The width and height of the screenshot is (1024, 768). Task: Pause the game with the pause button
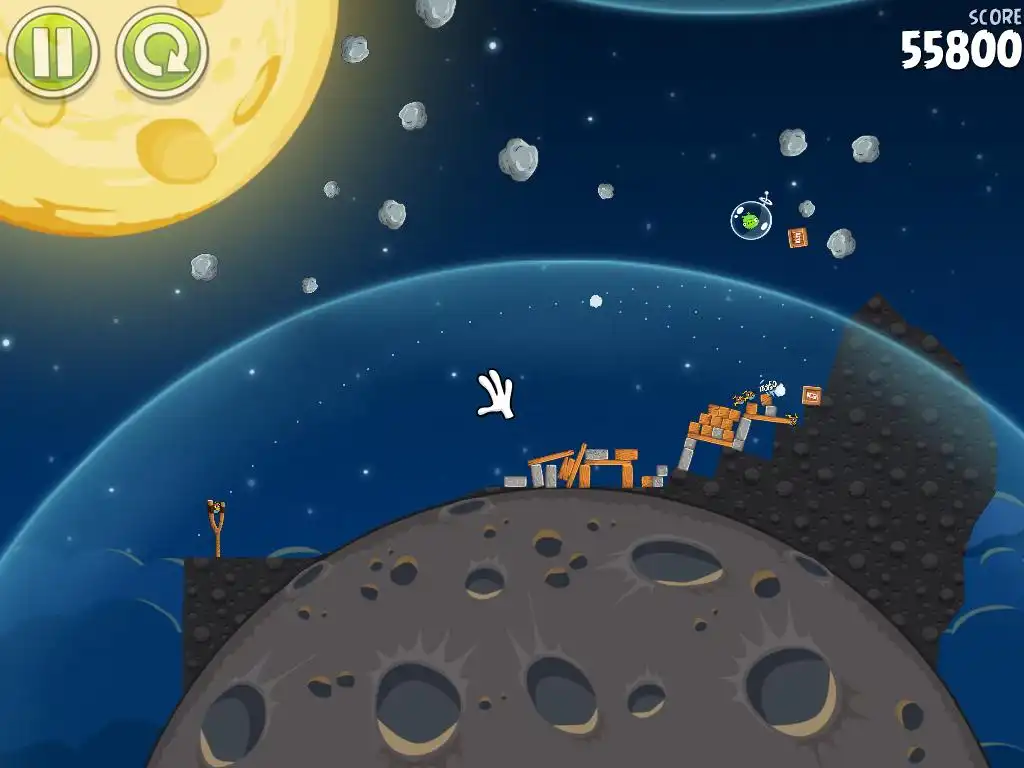click(52, 50)
